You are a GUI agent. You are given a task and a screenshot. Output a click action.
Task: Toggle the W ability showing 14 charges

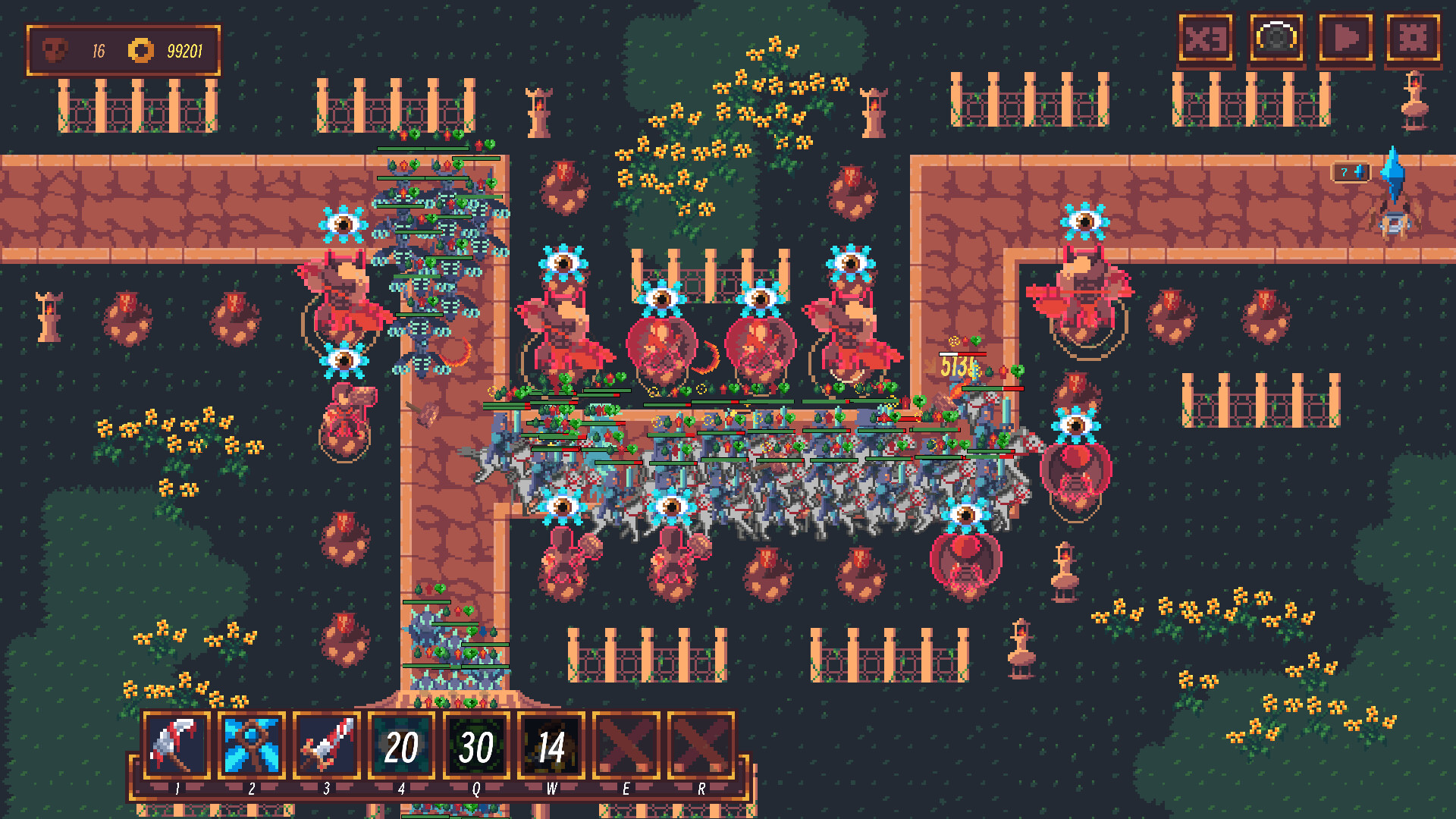click(551, 747)
